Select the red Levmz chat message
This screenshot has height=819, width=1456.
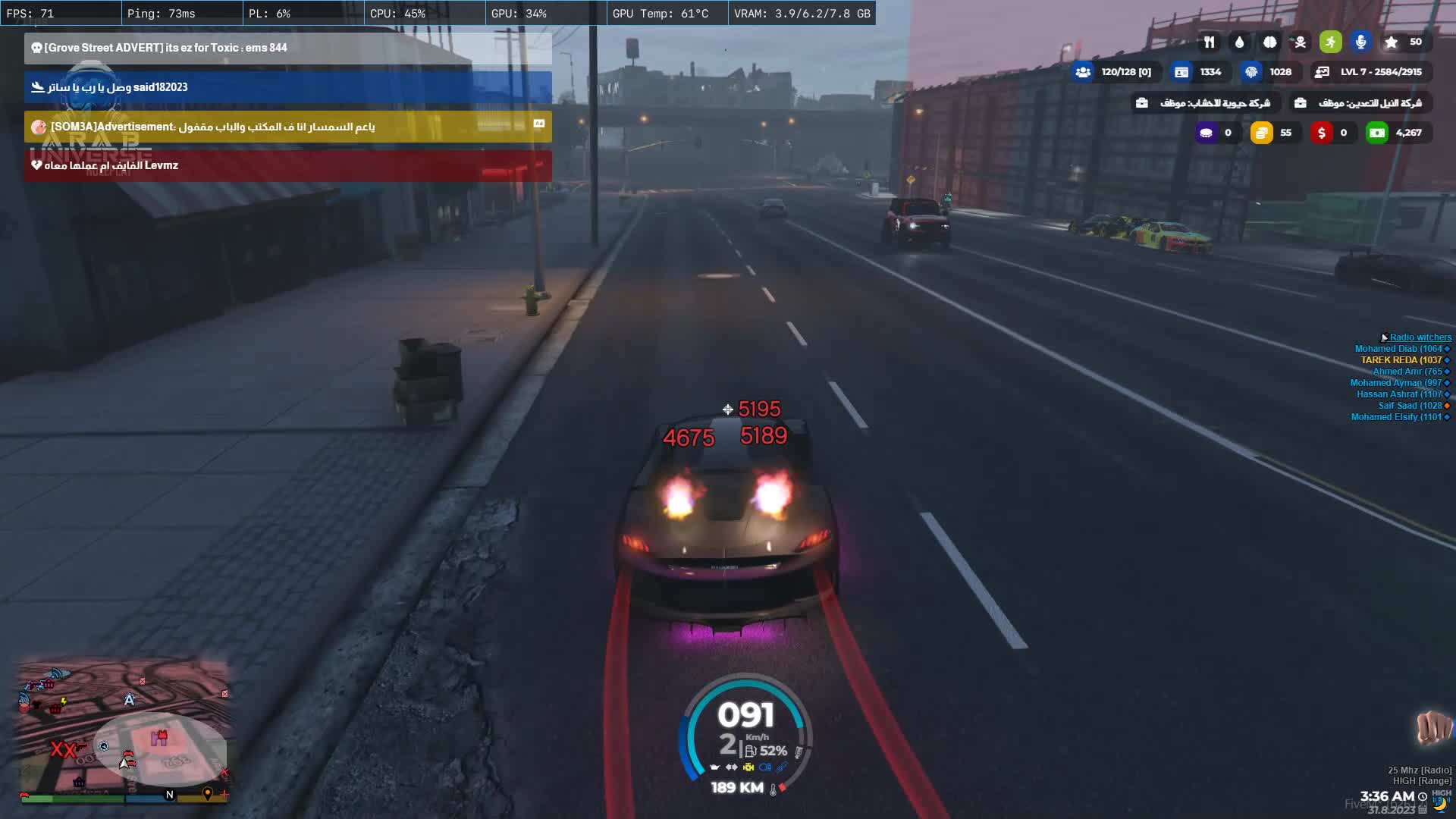tap(287, 165)
